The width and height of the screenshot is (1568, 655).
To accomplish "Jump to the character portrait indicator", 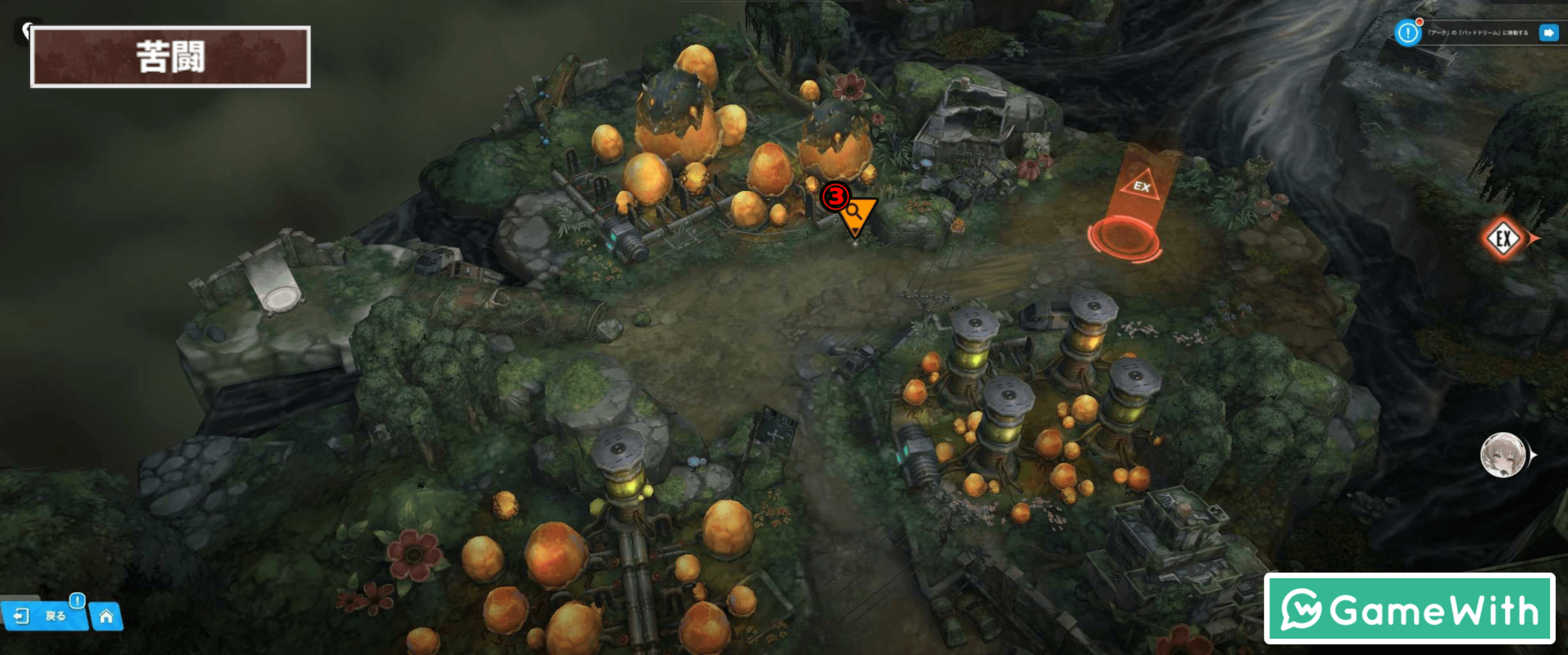I will point(1503,455).
